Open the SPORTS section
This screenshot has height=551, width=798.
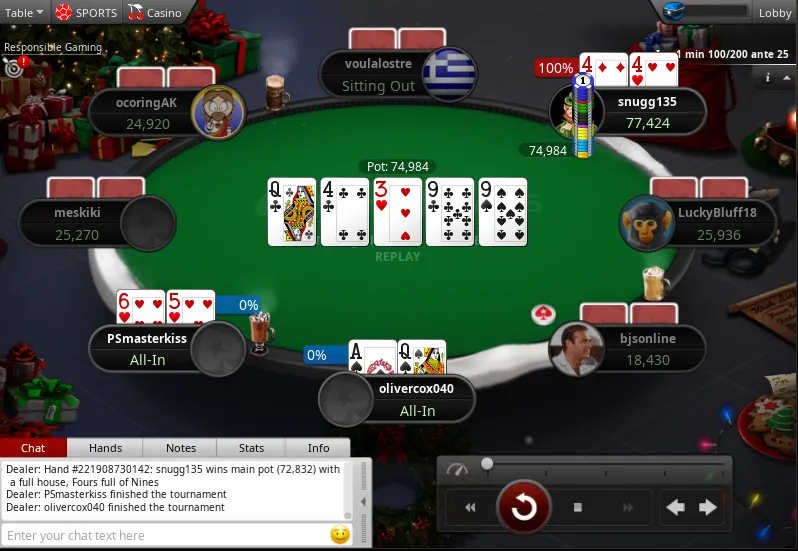click(86, 13)
